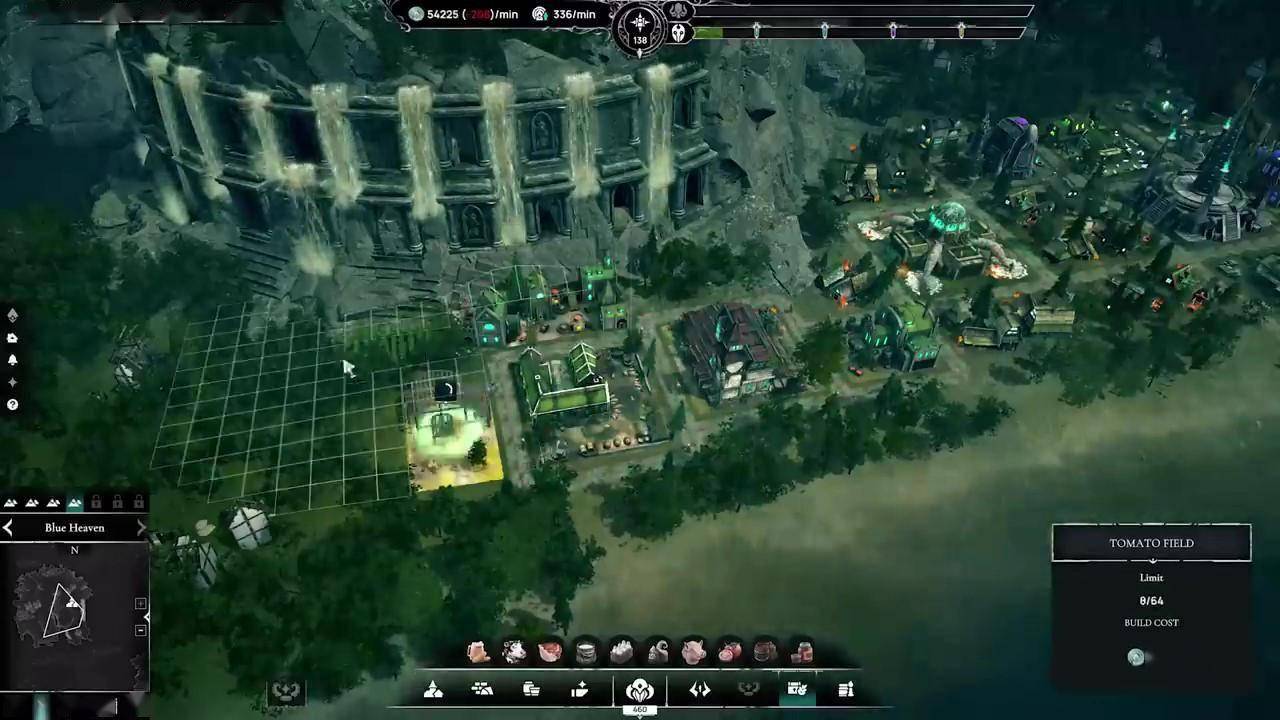Open the brick wall construction category
The height and width of the screenshot is (720, 1280).
pos(482,689)
